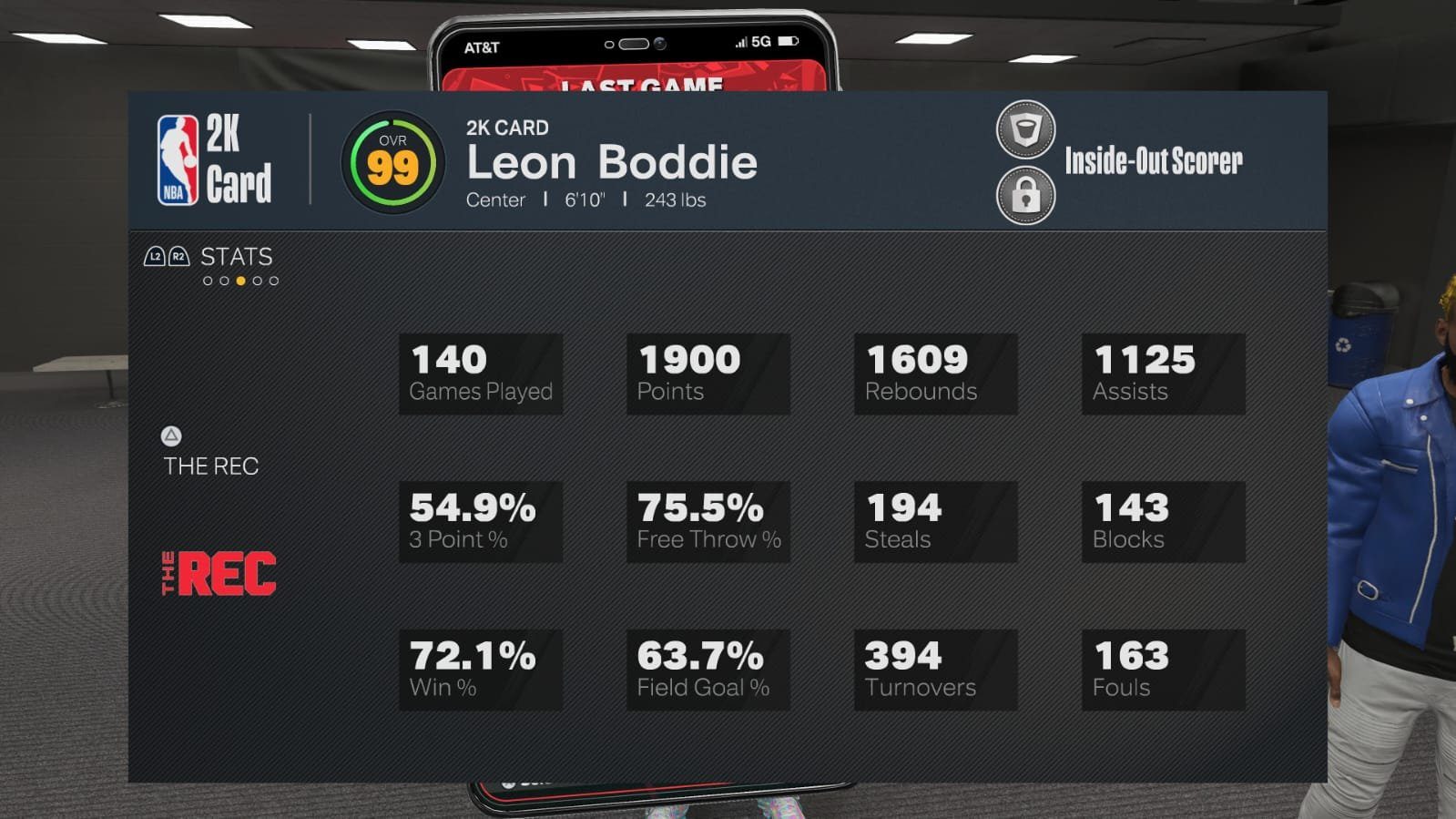
Task: Click THE REC text label in the sidebar
Action: click(x=212, y=466)
